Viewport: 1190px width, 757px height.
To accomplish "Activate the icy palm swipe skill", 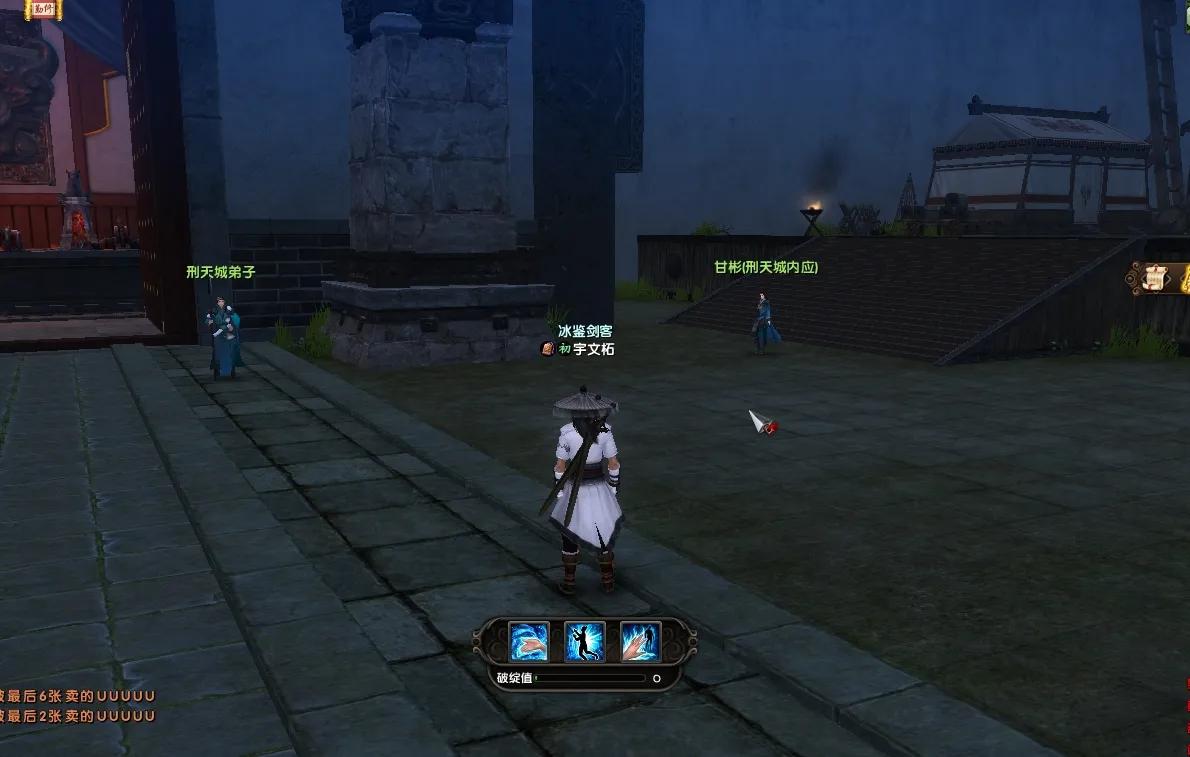I will click(529, 641).
